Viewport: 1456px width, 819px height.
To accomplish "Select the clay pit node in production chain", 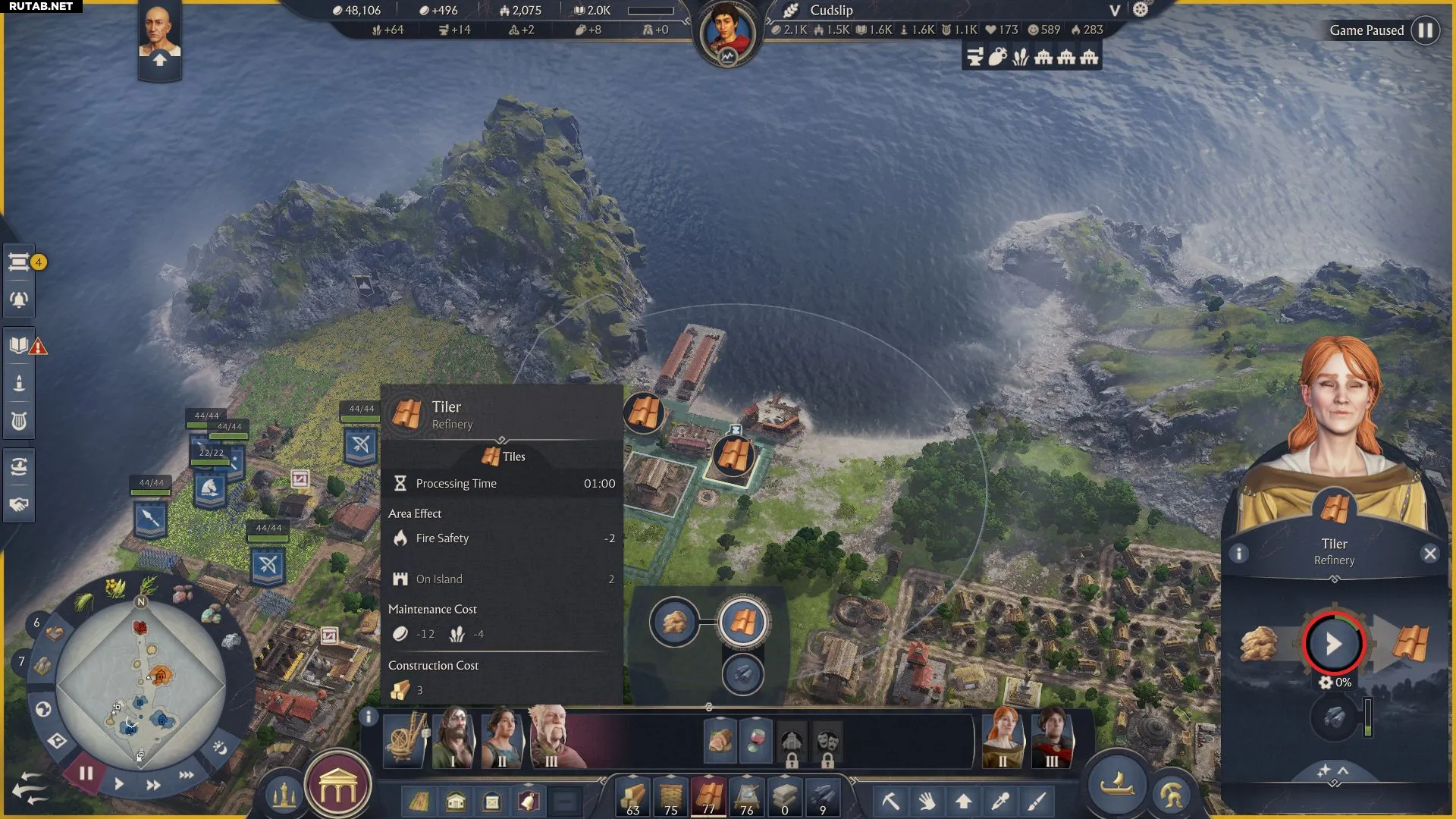I will point(674,623).
